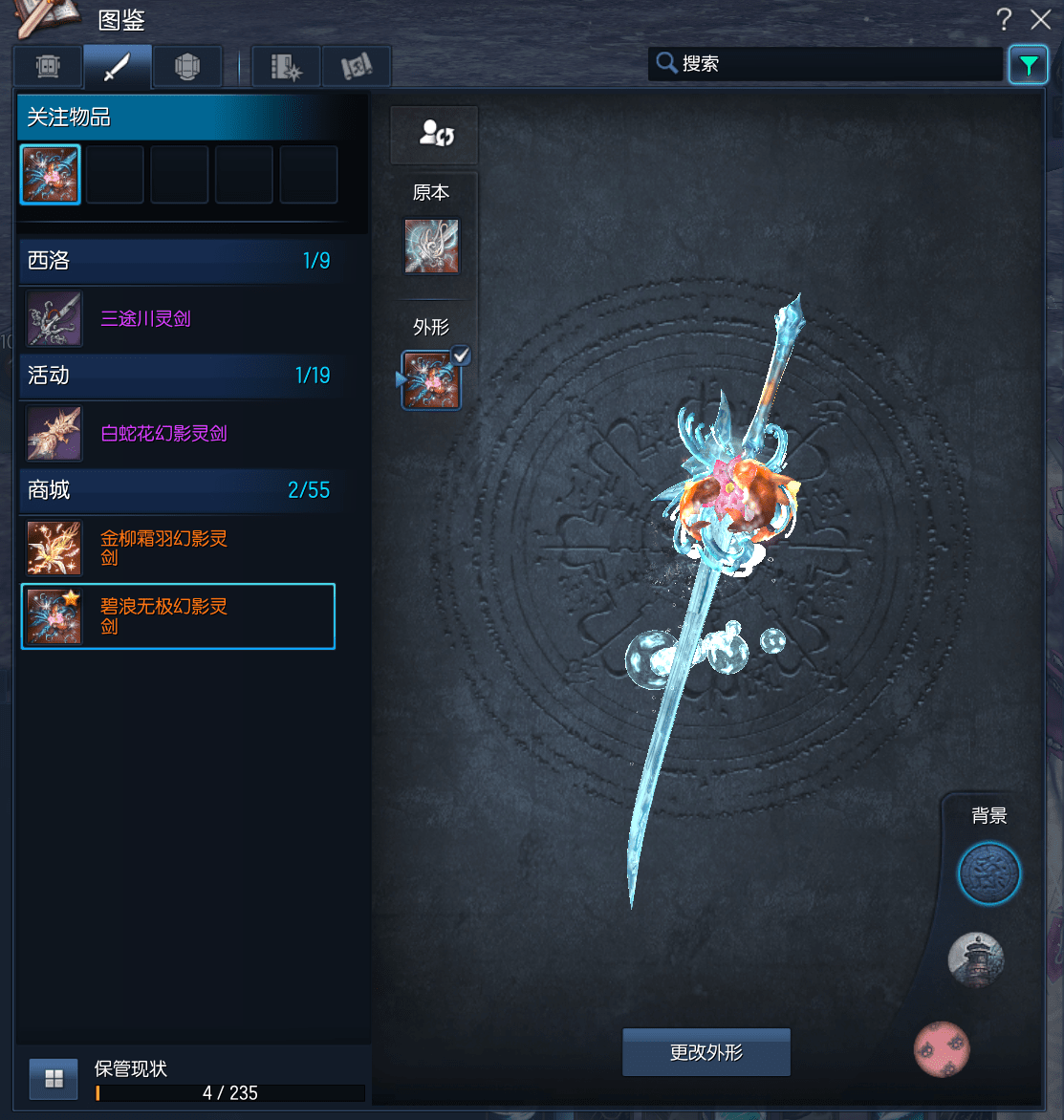The height and width of the screenshot is (1120, 1064).
Task: Click the 更改外形 button
Action: [x=706, y=1052]
